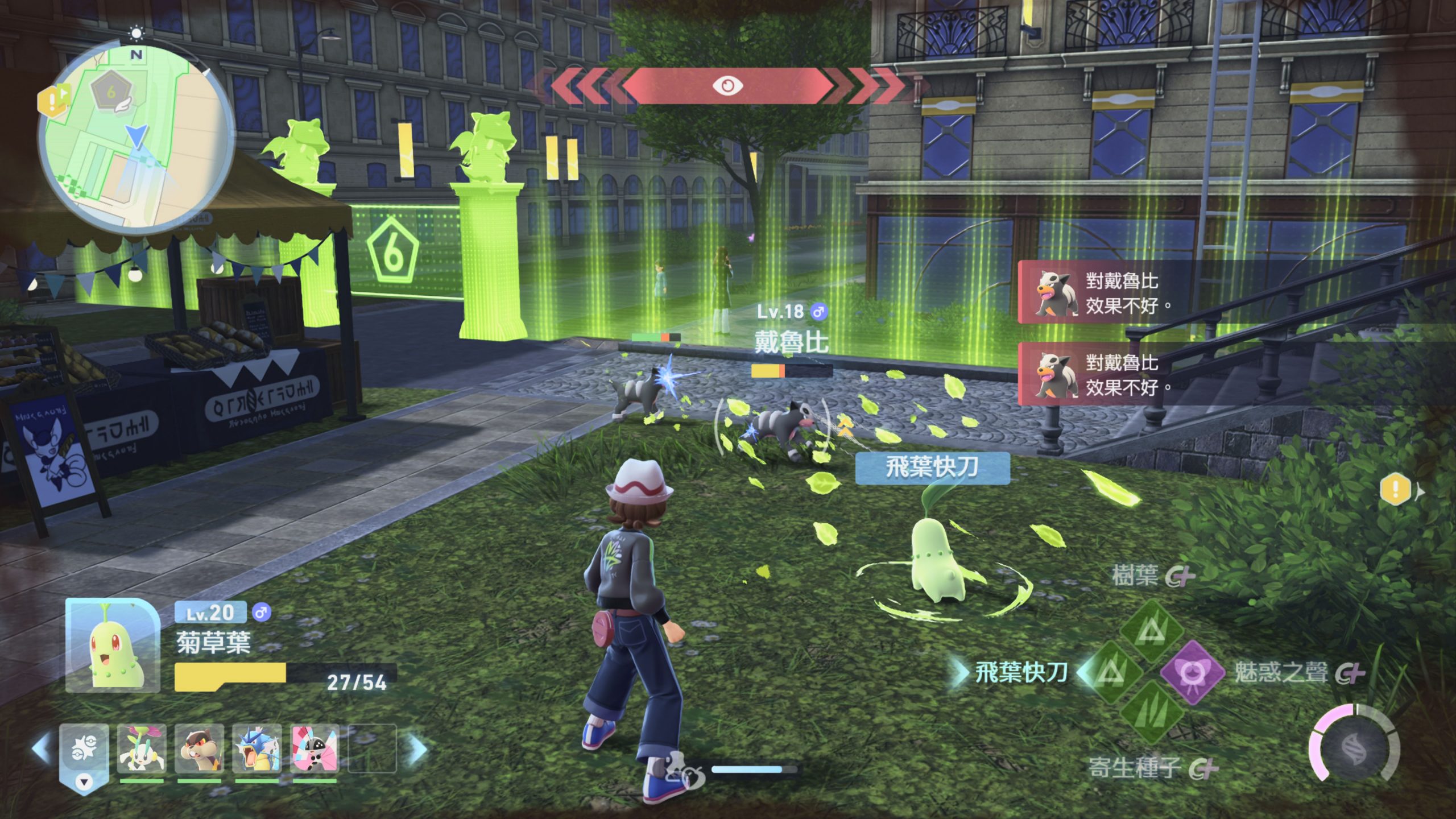Click the party bar's right arrow
1456x819 pixels.
418,748
